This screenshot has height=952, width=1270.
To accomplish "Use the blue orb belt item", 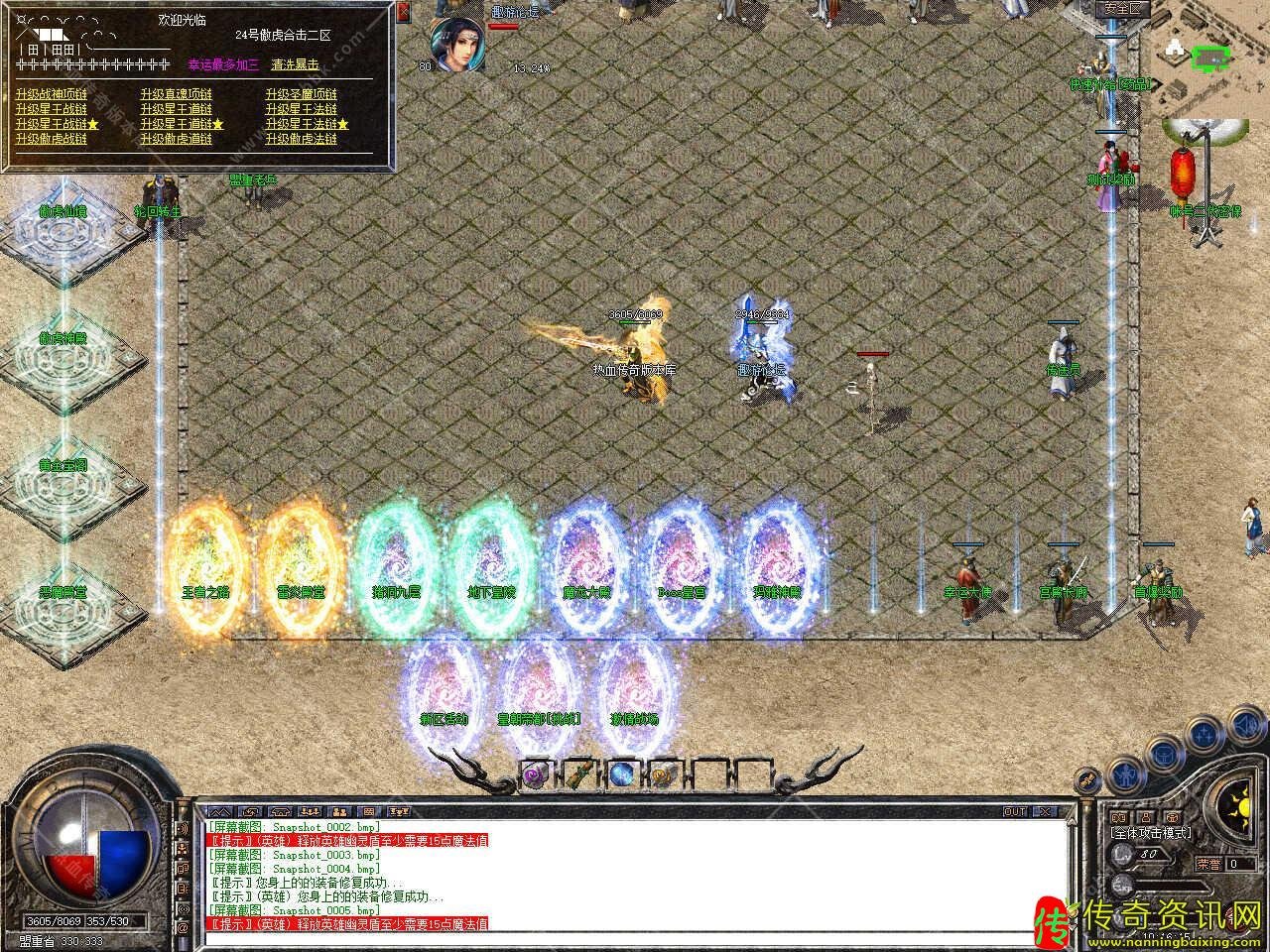I will [x=621, y=774].
